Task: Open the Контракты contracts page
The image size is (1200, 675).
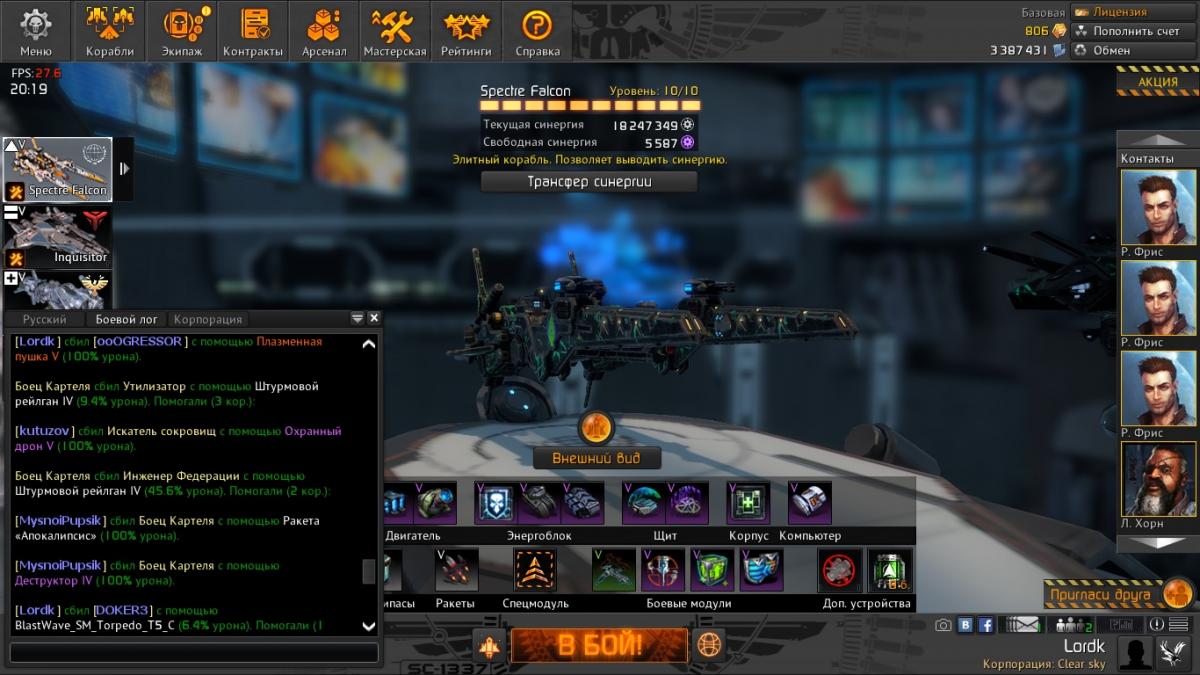Action: point(253,31)
